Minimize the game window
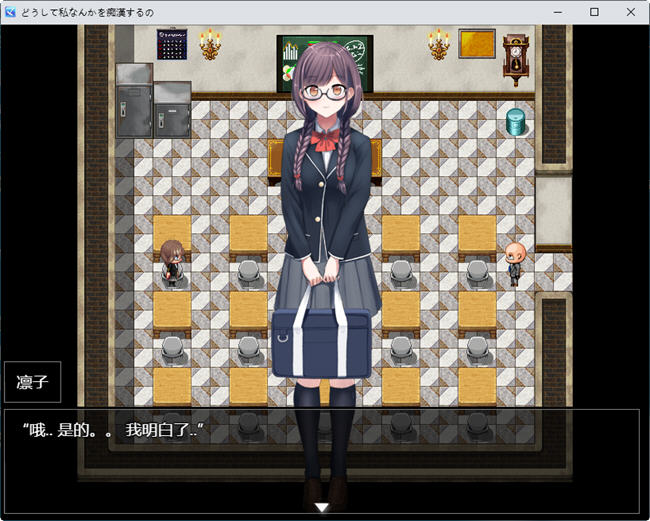Viewport: 650px width, 521px height. tap(559, 12)
